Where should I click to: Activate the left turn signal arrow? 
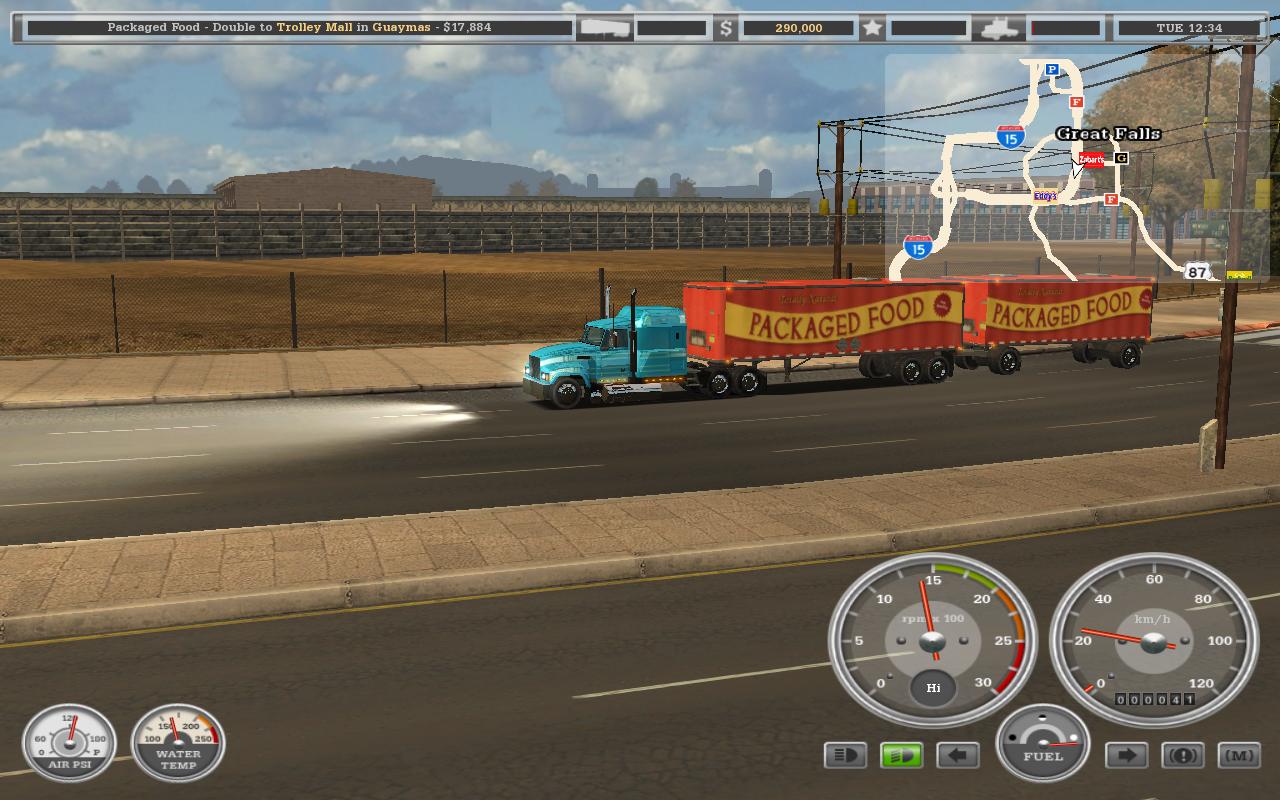957,755
